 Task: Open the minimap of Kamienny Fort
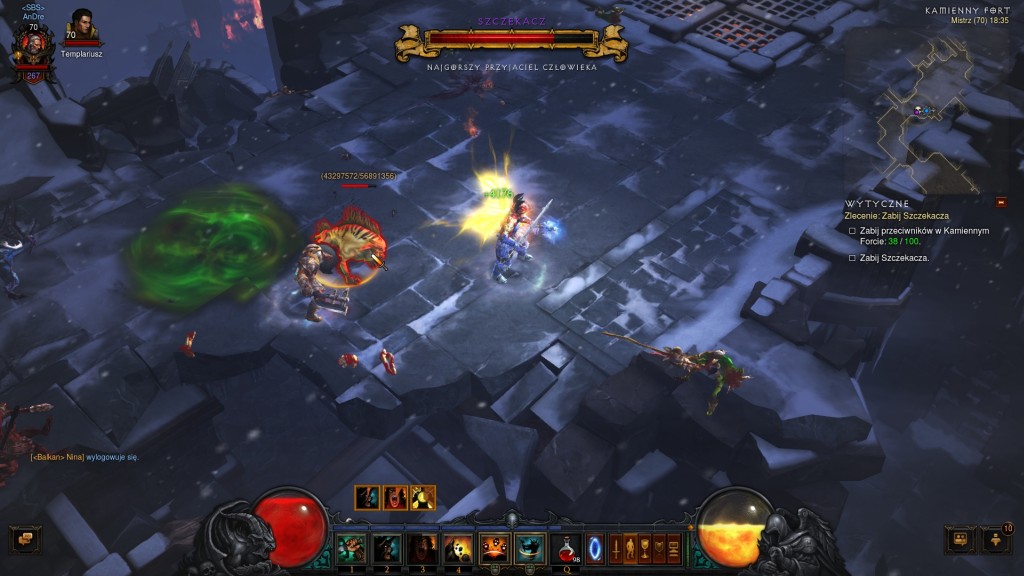pos(930,108)
